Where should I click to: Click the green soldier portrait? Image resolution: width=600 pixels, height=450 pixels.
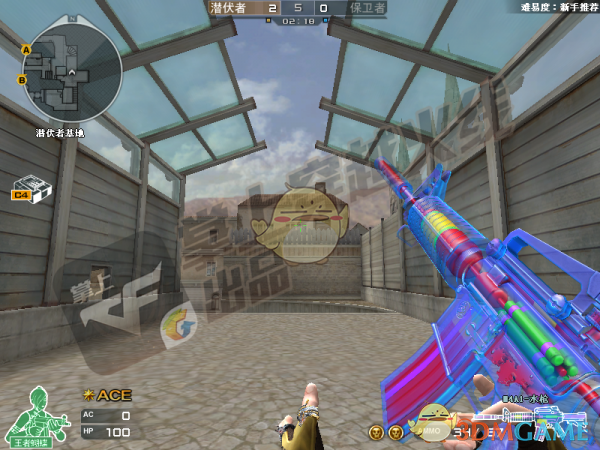[36, 415]
